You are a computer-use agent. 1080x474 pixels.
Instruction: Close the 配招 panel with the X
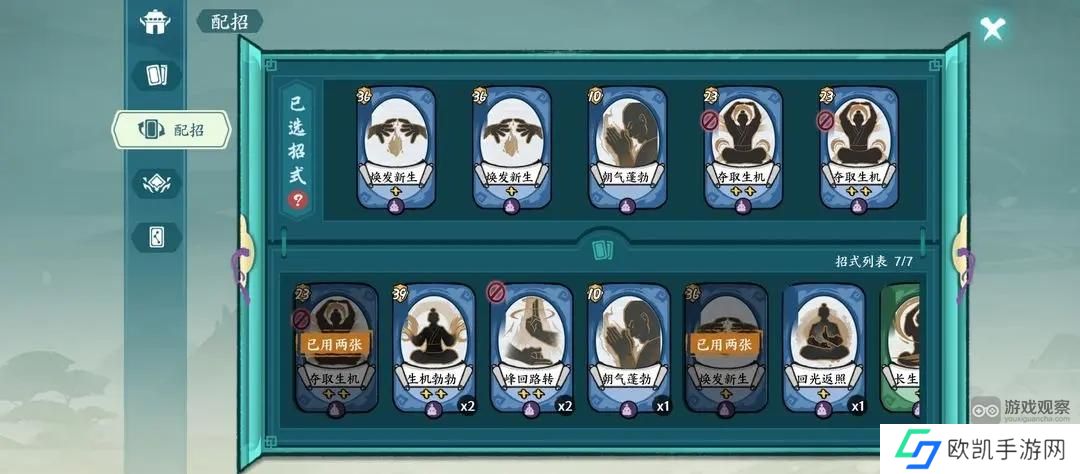click(x=992, y=28)
